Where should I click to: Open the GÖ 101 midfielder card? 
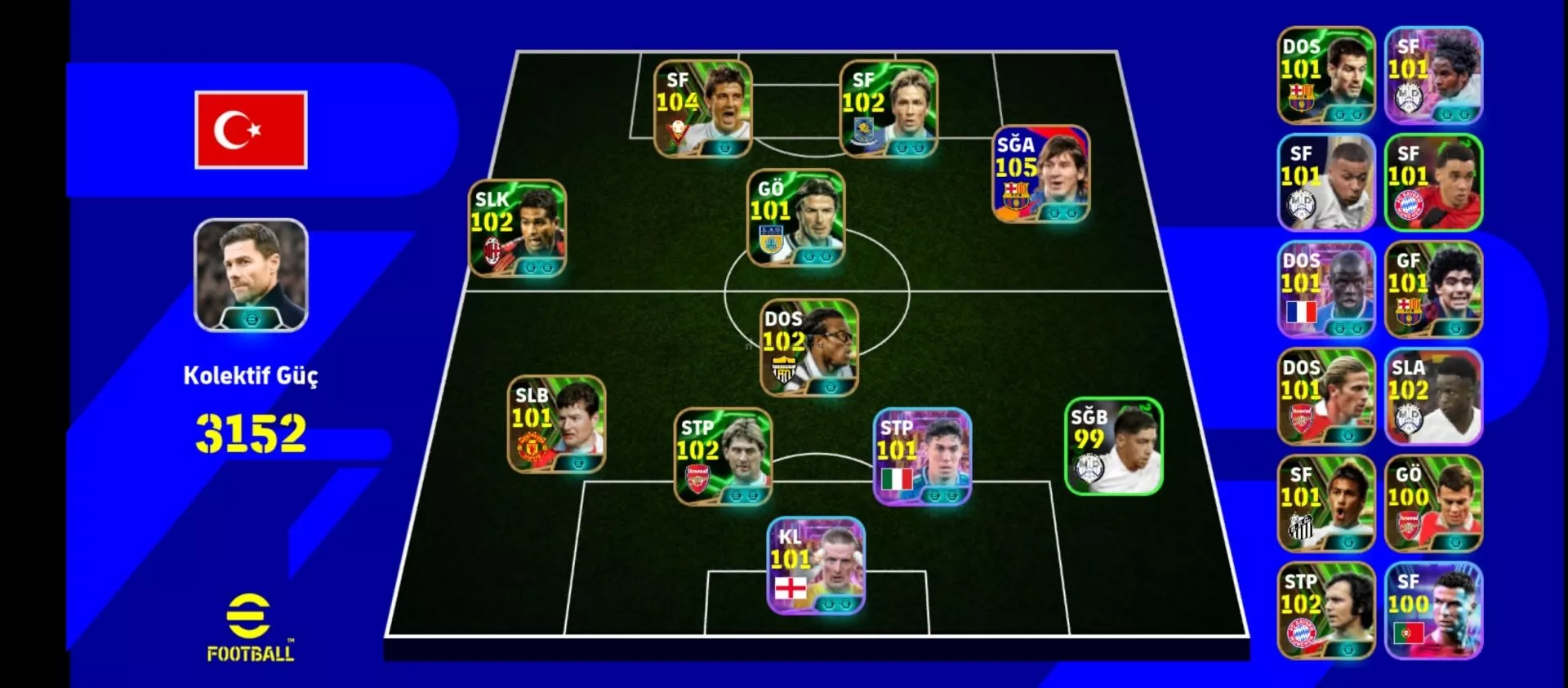[x=796, y=218]
